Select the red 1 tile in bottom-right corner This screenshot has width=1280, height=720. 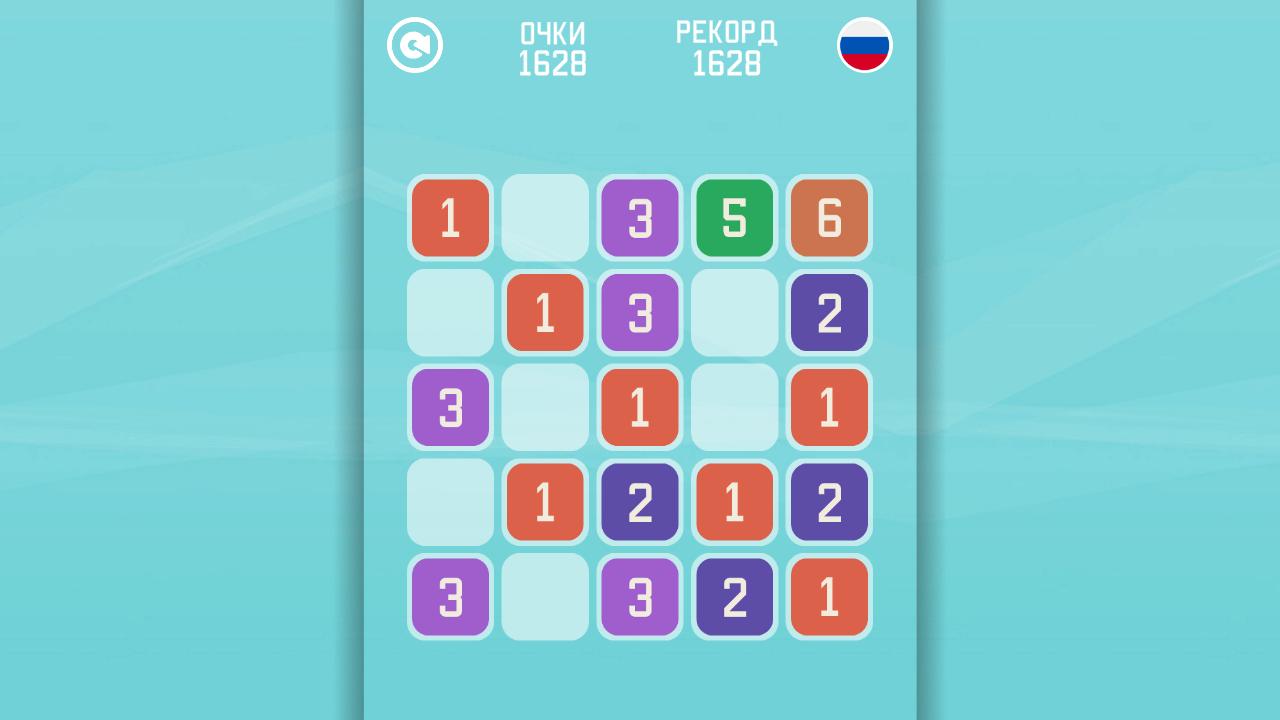pyautogui.click(x=829, y=597)
